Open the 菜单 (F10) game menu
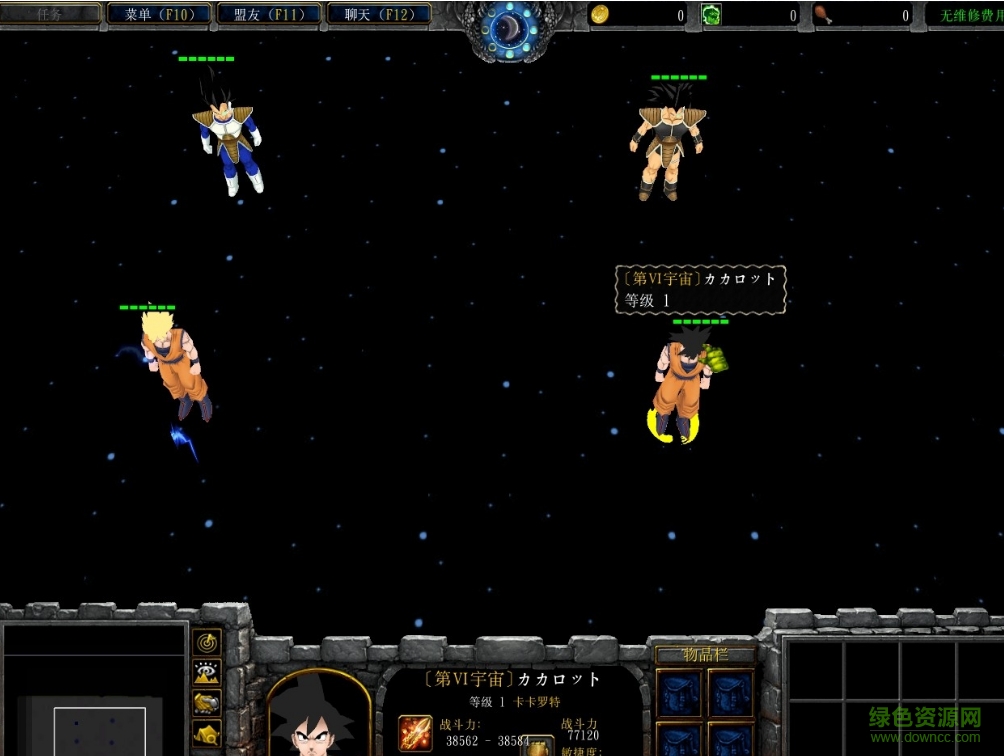 point(160,14)
